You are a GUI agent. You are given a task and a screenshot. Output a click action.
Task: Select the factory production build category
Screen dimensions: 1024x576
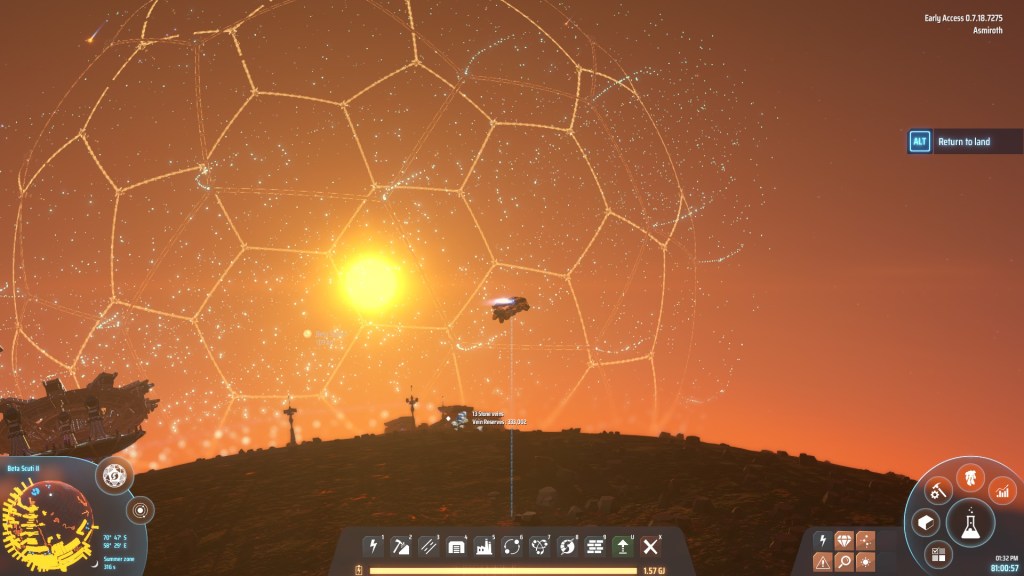click(x=485, y=546)
